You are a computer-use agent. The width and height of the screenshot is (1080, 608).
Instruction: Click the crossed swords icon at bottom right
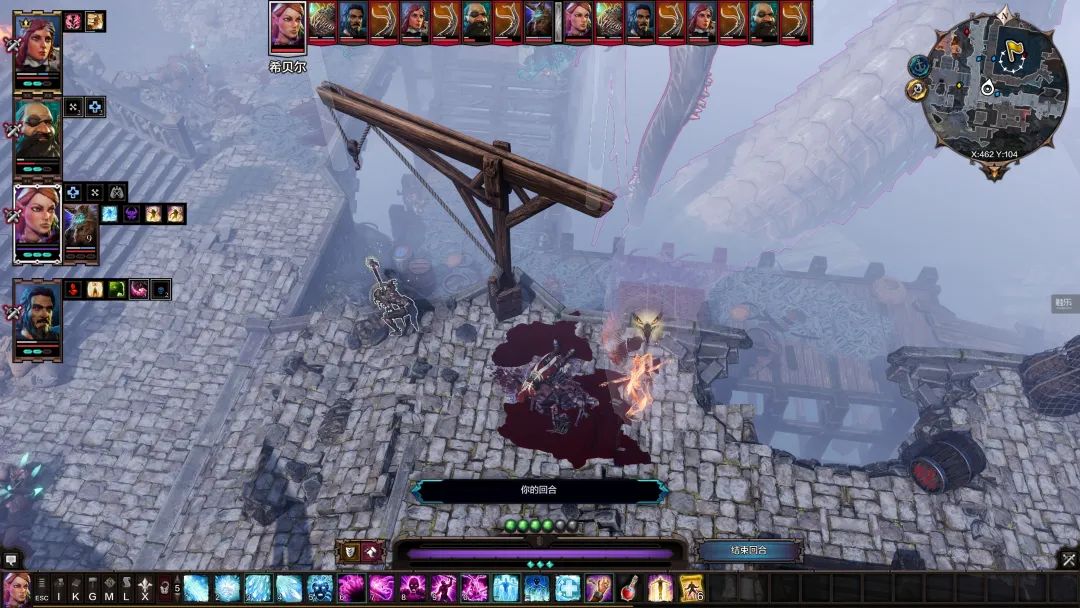tap(1068, 560)
